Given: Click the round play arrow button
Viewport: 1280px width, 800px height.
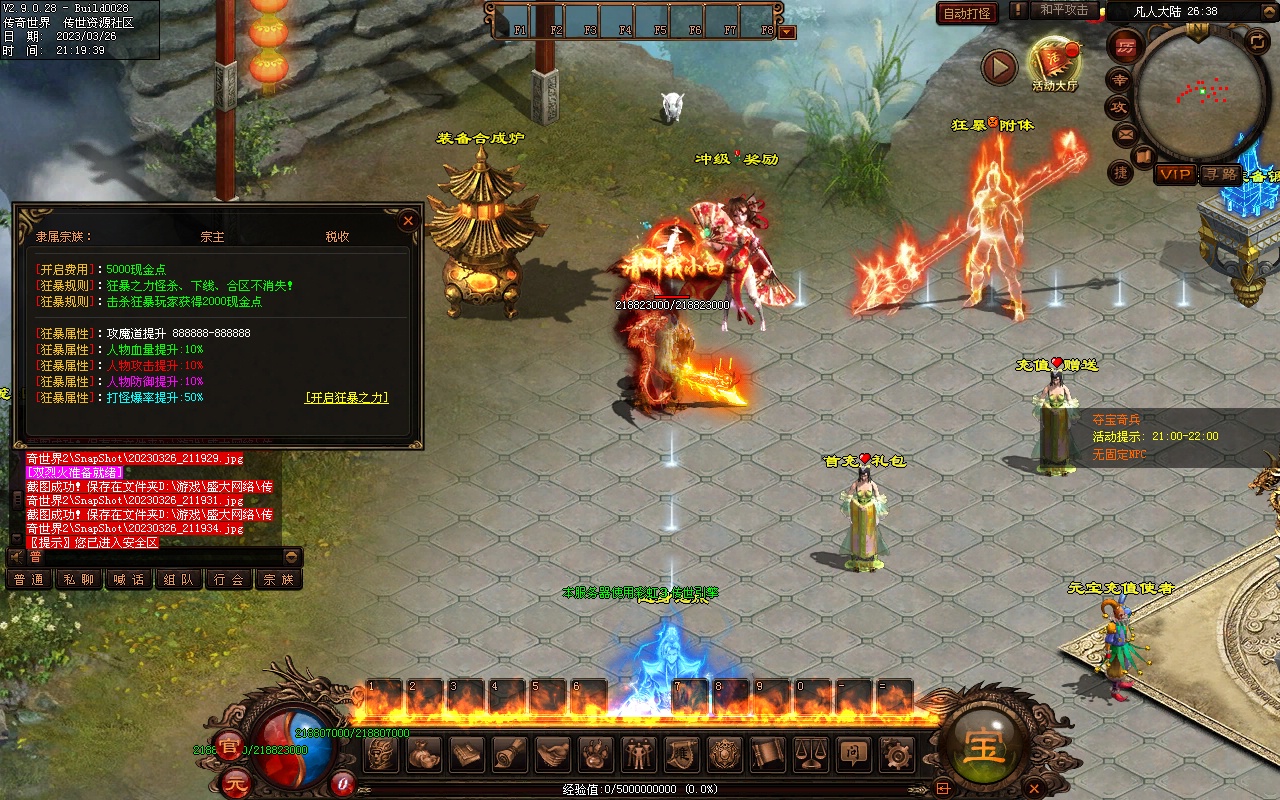Looking at the screenshot, I should click(998, 67).
